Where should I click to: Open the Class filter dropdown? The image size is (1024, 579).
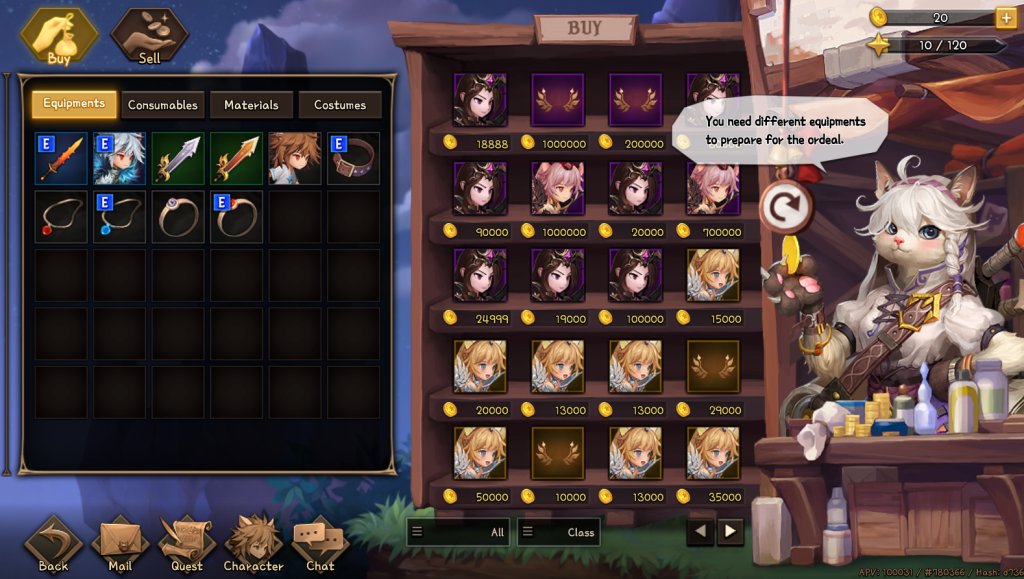click(x=558, y=532)
